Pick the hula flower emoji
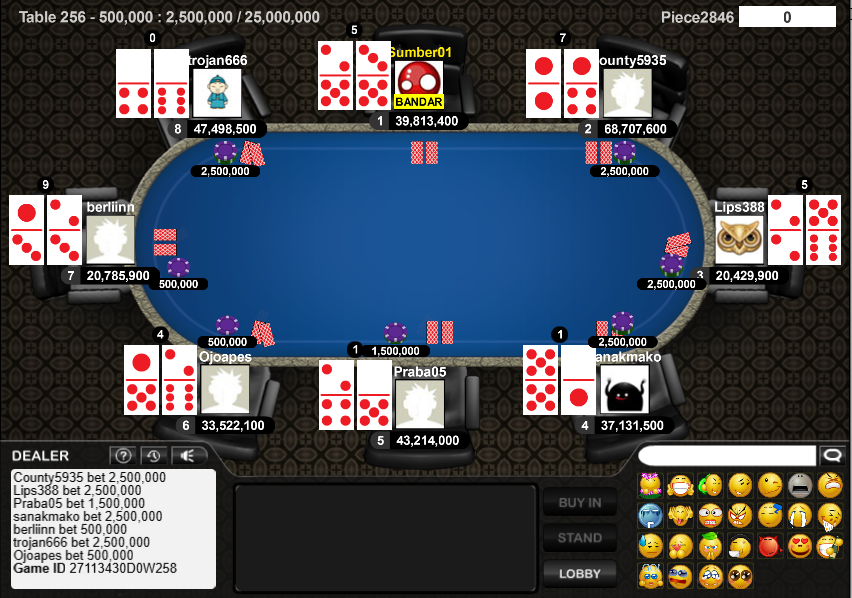852x598 pixels. pos(650,486)
